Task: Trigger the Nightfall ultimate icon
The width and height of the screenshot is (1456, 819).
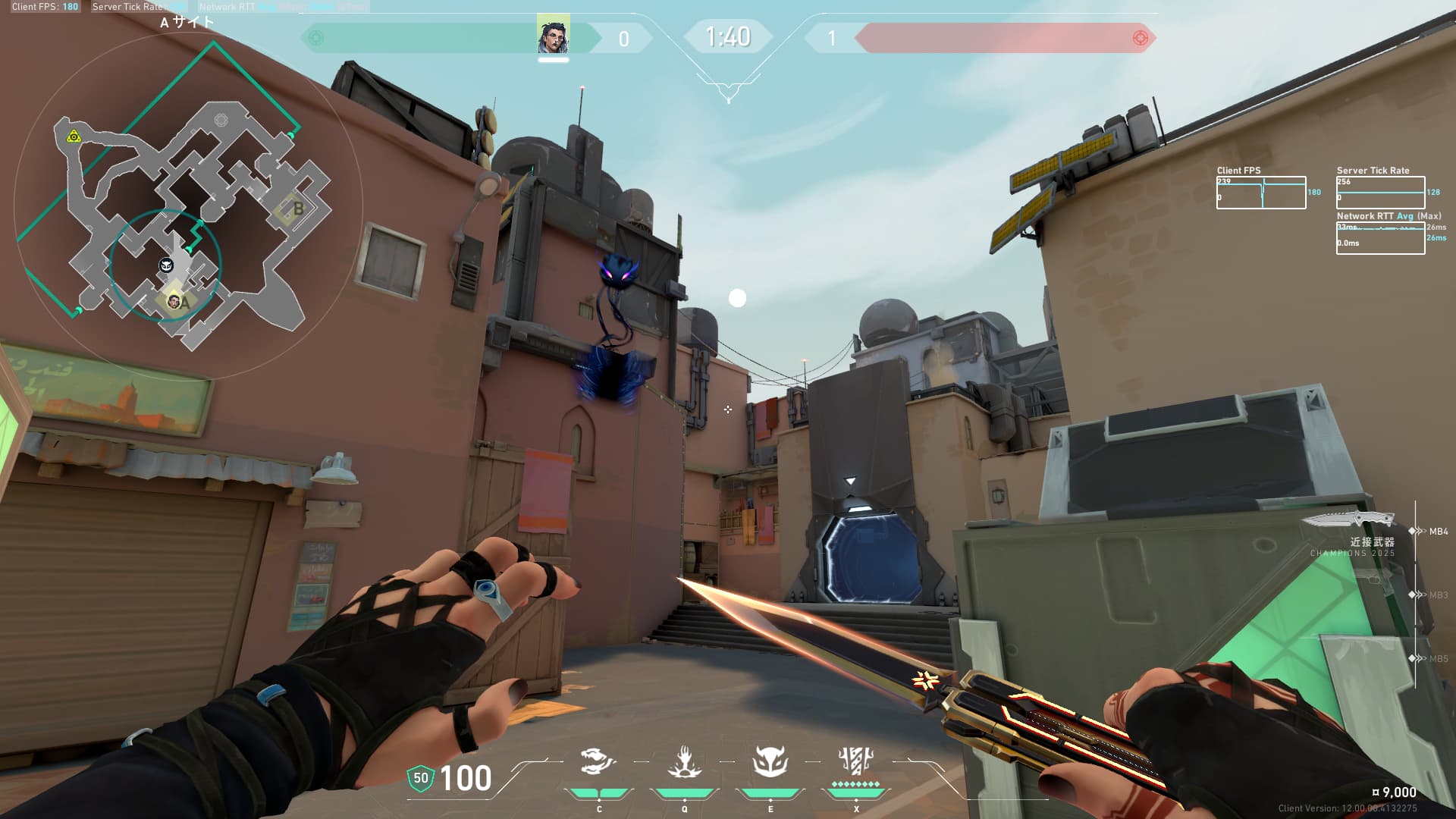Action: 856,762
